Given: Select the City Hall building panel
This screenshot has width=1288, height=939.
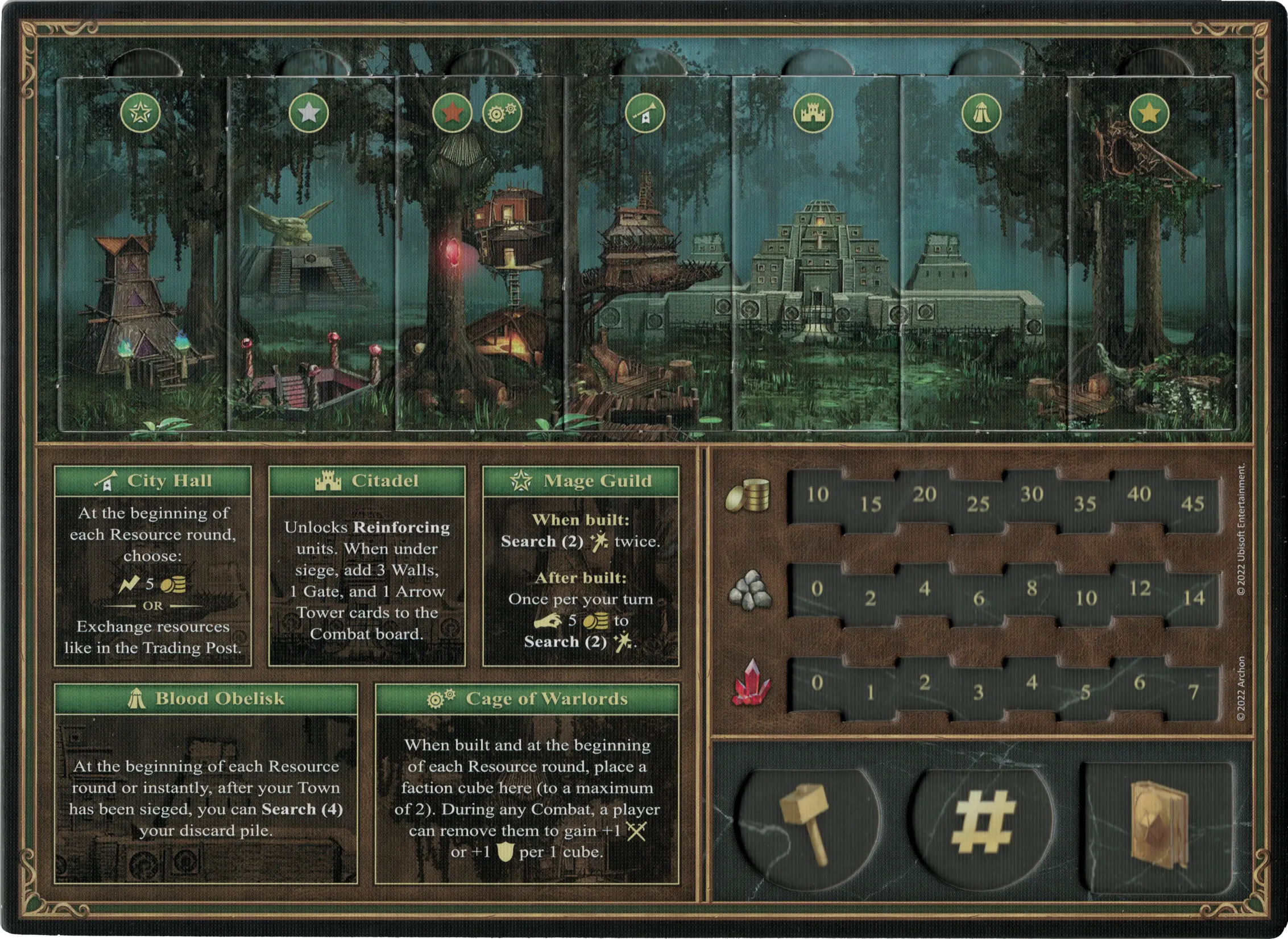Looking at the screenshot, I should click(152, 566).
